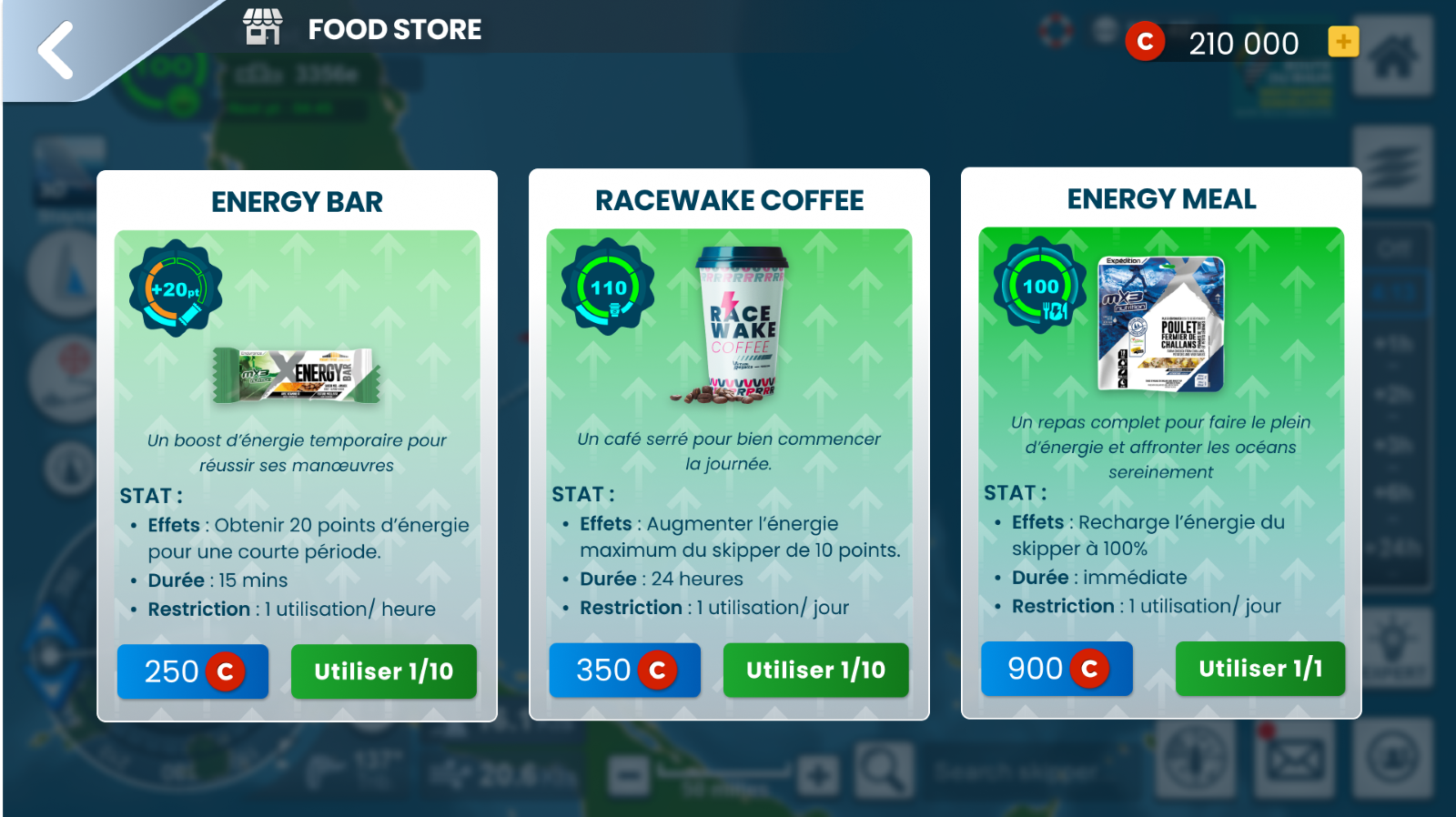
Task: Use the Energy Meal with Utiliser 1/1
Action: tap(1260, 669)
